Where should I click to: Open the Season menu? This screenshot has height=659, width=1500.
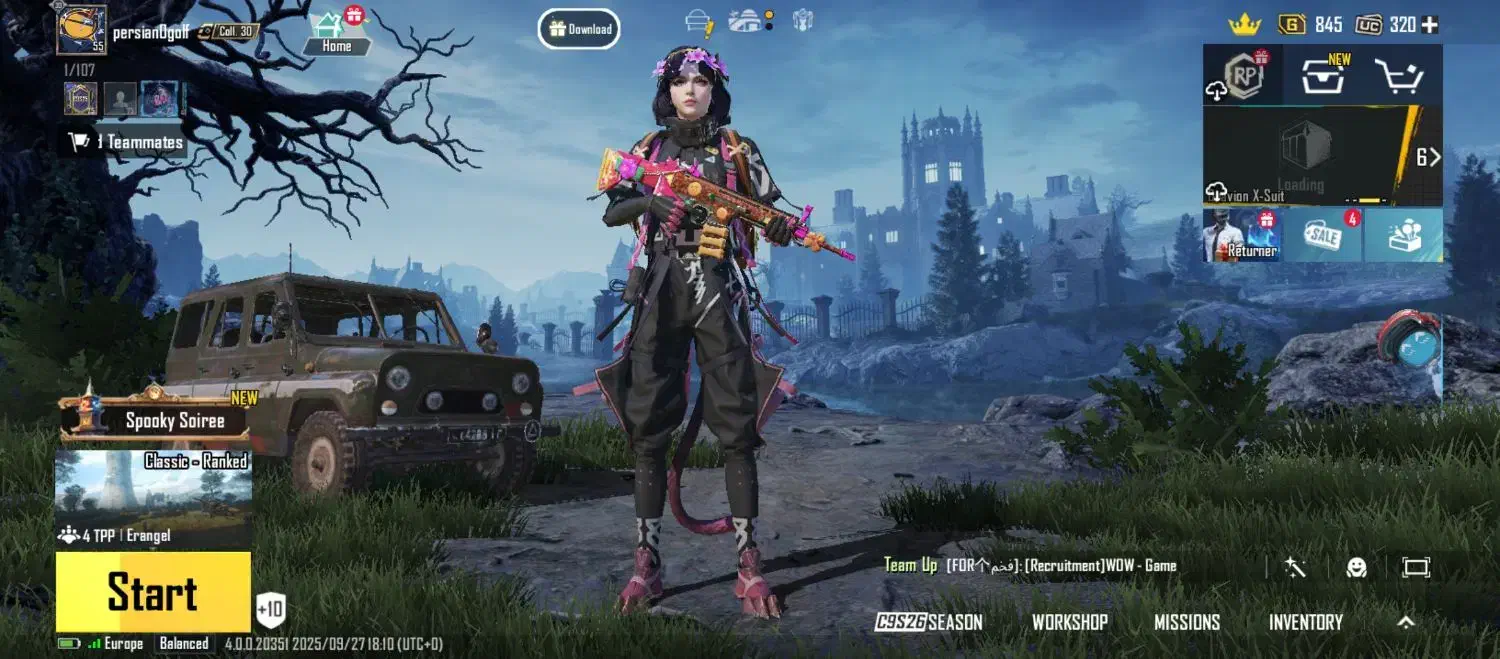(x=929, y=622)
